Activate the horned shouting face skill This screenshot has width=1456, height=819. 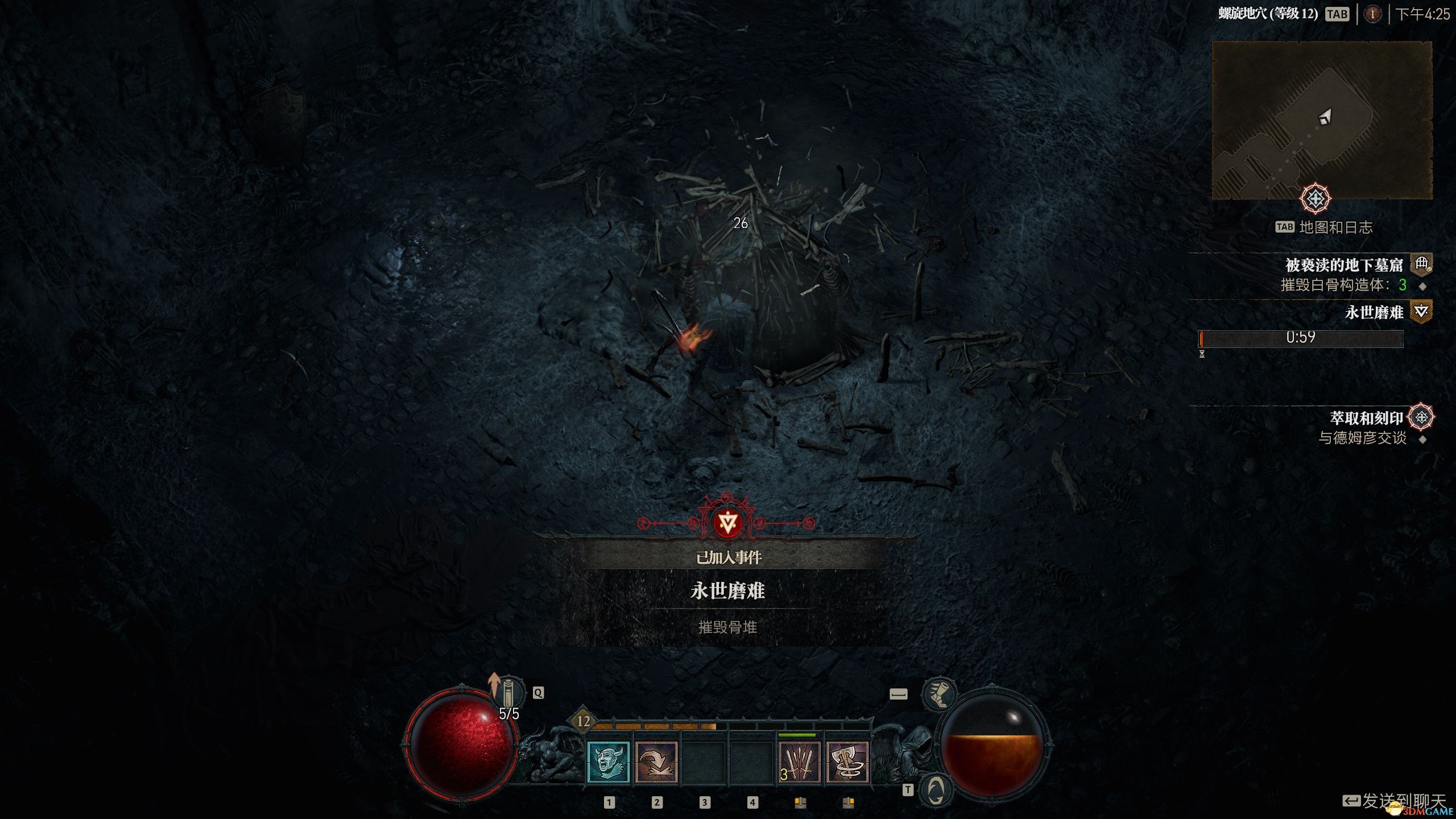608,763
